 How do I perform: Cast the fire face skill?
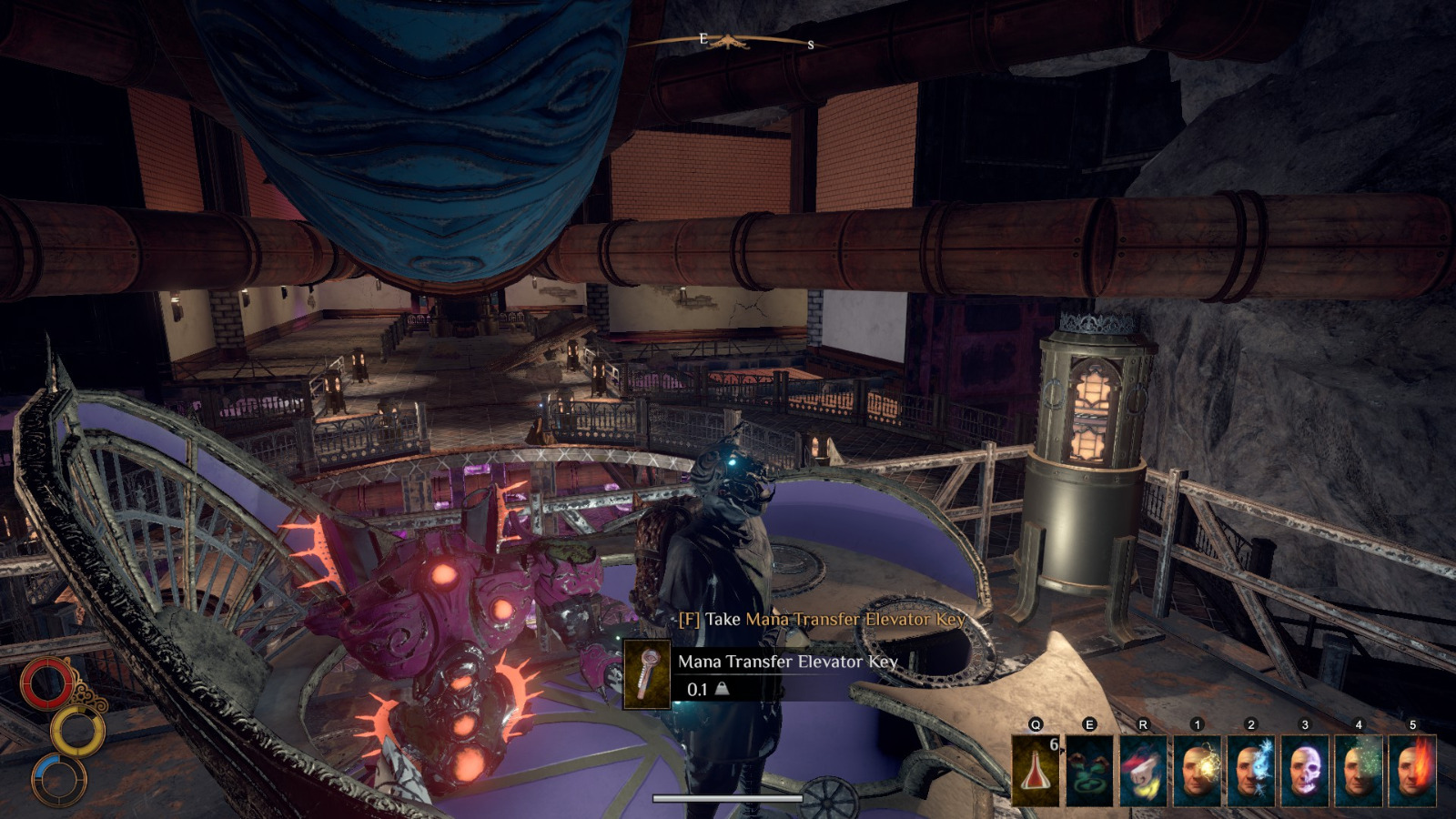click(x=1411, y=770)
